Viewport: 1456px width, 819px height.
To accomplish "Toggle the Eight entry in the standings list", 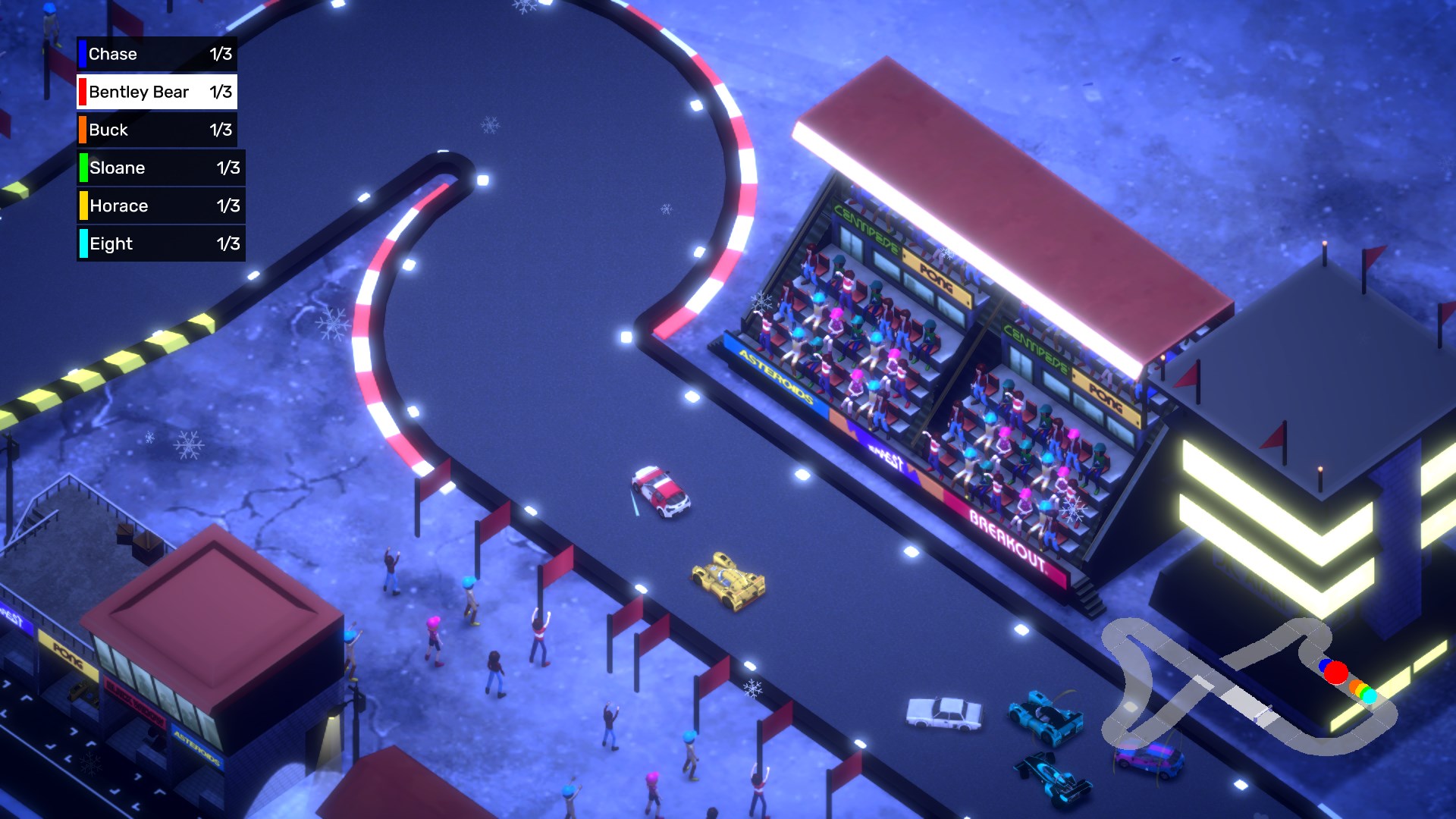I will (x=159, y=243).
